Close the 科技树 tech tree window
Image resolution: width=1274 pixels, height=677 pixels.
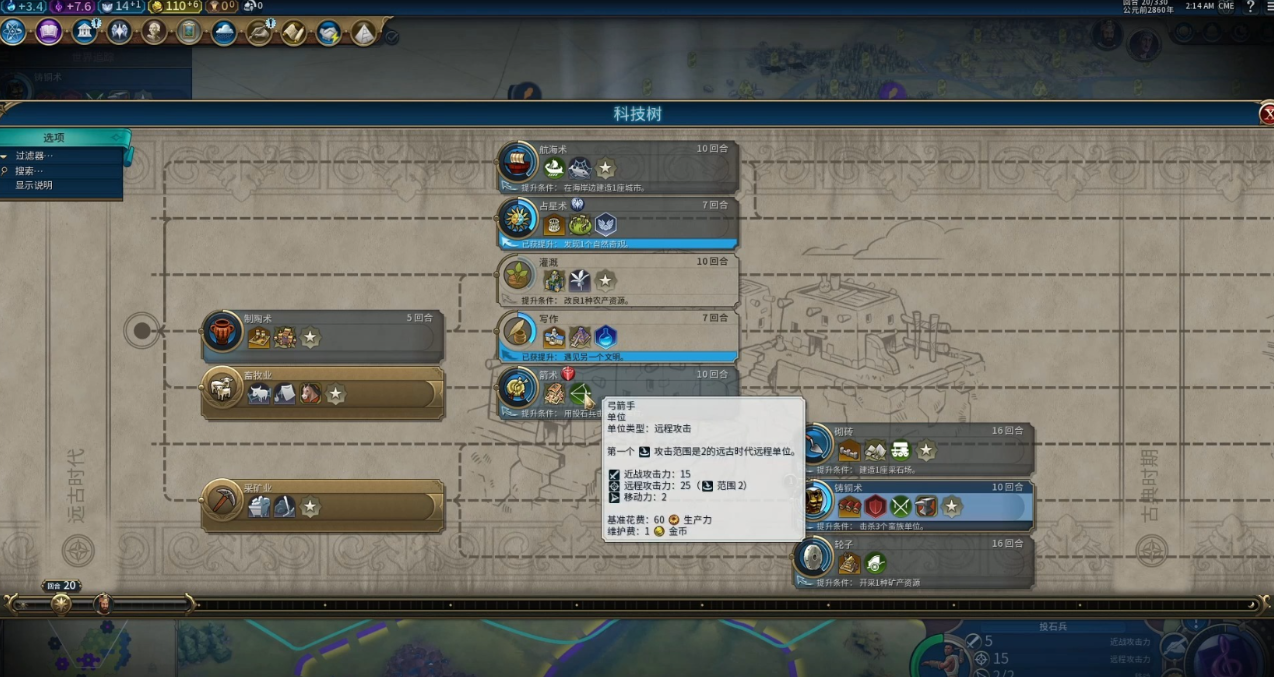coord(1266,114)
